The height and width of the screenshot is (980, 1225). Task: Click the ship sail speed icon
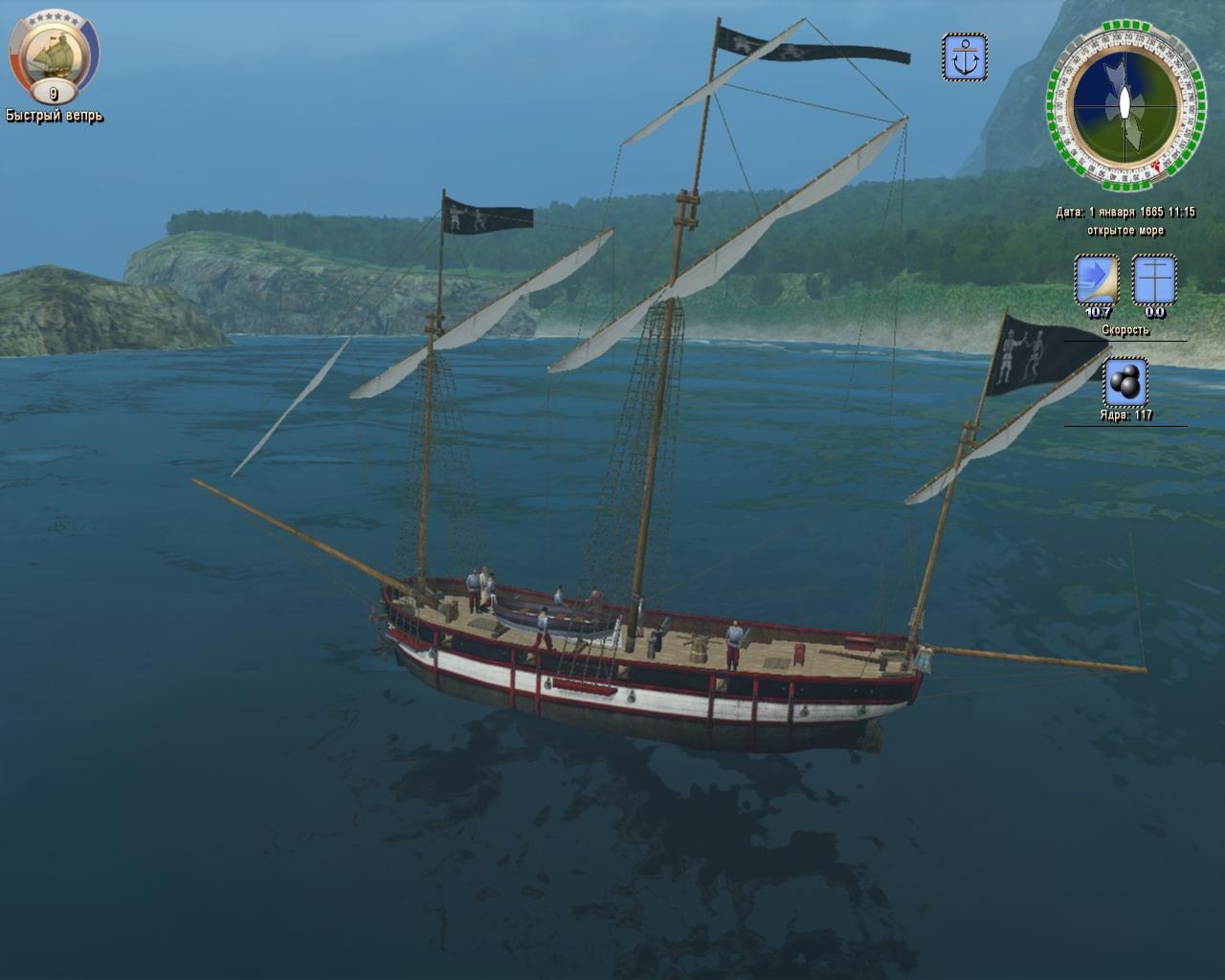pyautogui.click(x=1154, y=279)
